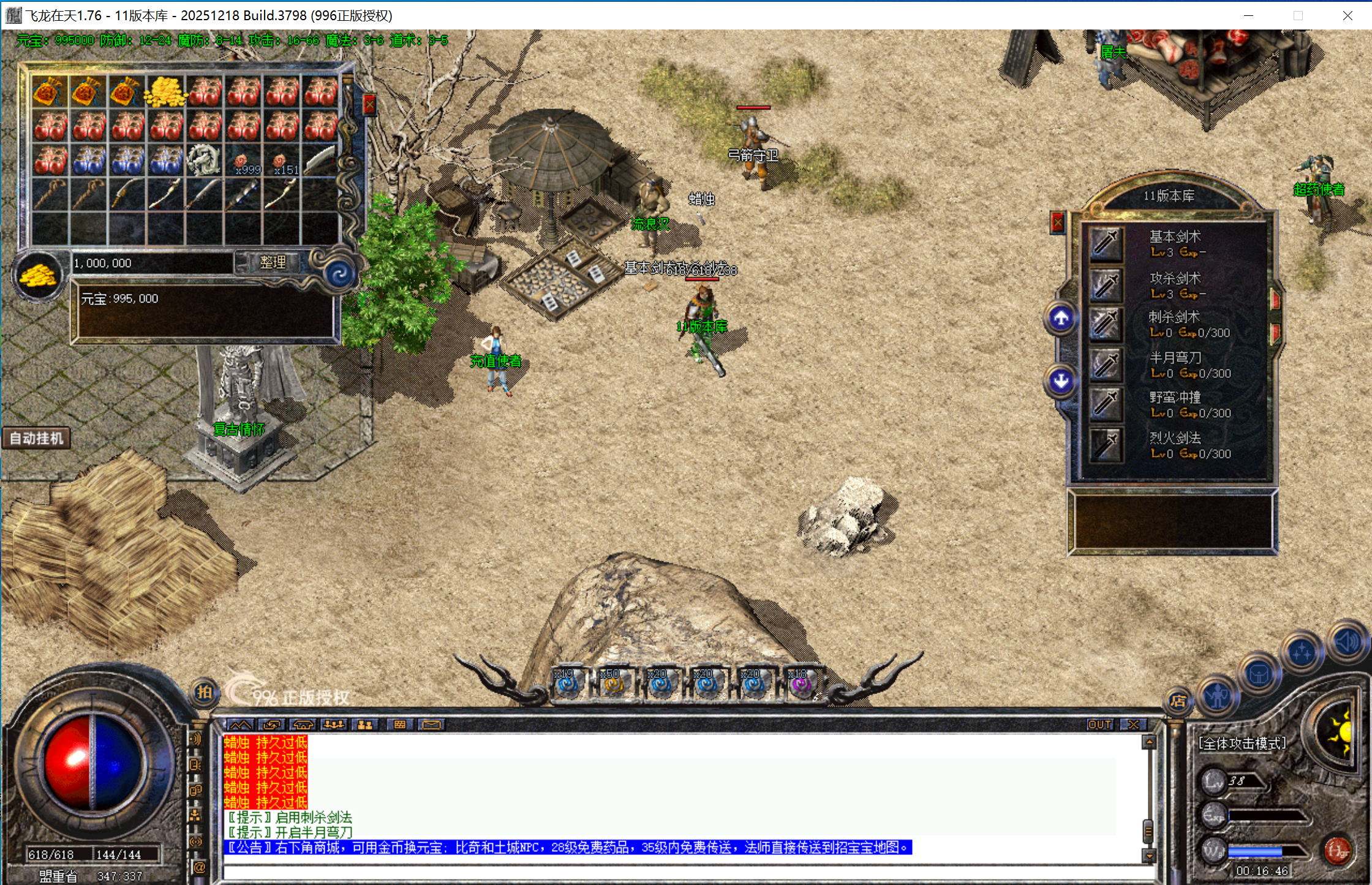Use the purple scroll quick-slot item
The width and height of the screenshot is (1372, 885).
coord(801,684)
